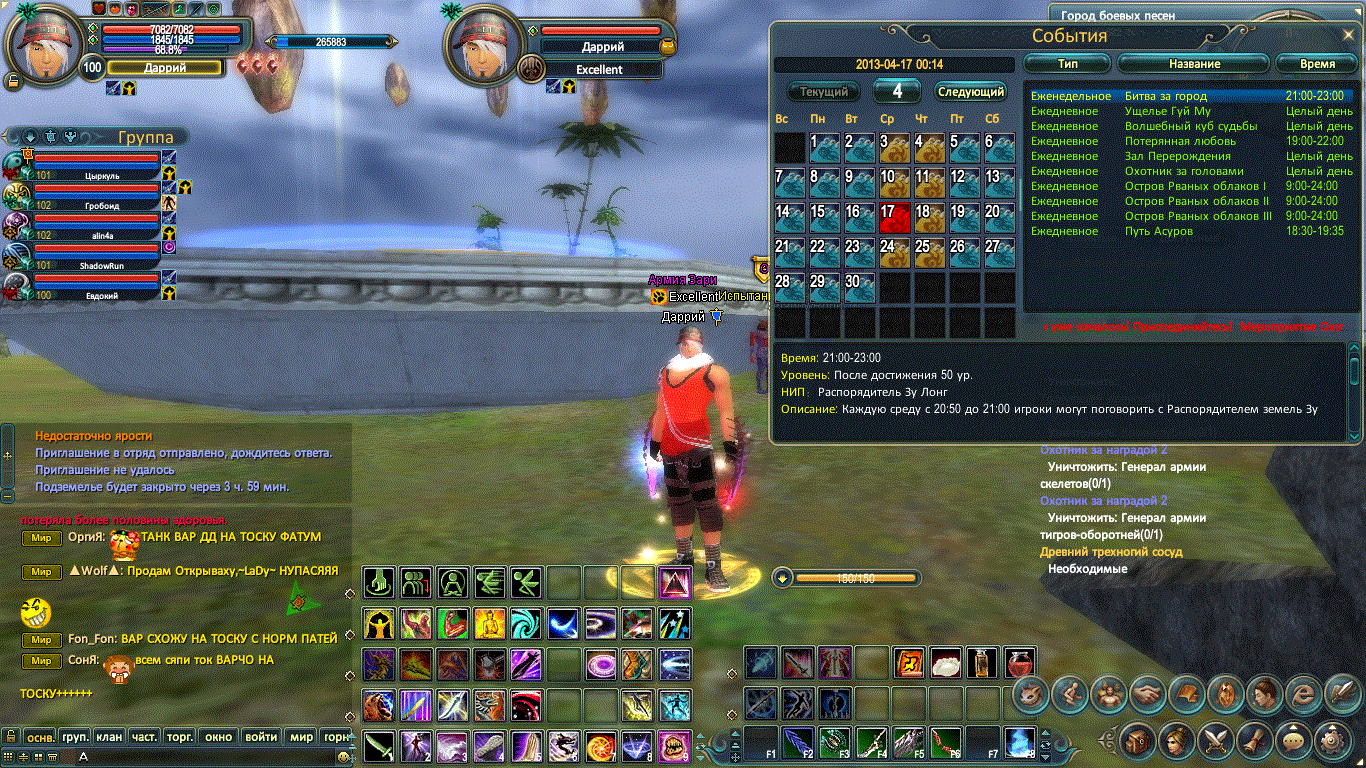Use the blue flame skill on F8

click(1020, 743)
